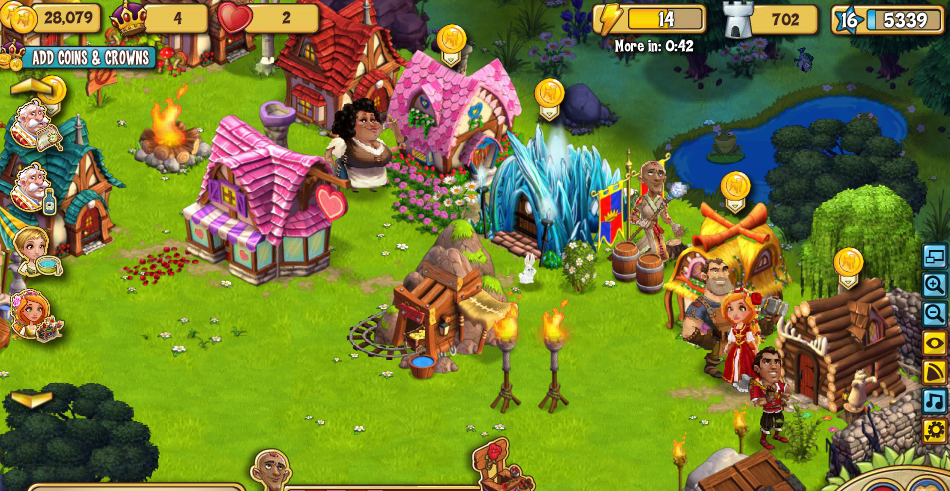Open the blonde girl's bowl quest
950x491 pixels.
32,250
